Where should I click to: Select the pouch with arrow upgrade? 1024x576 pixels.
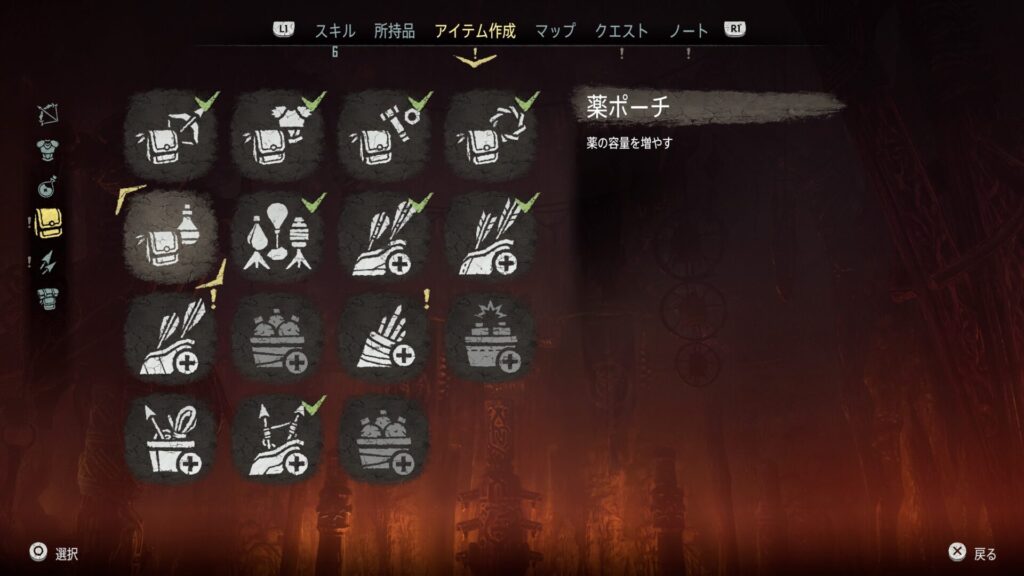pyautogui.click(x=171, y=135)
